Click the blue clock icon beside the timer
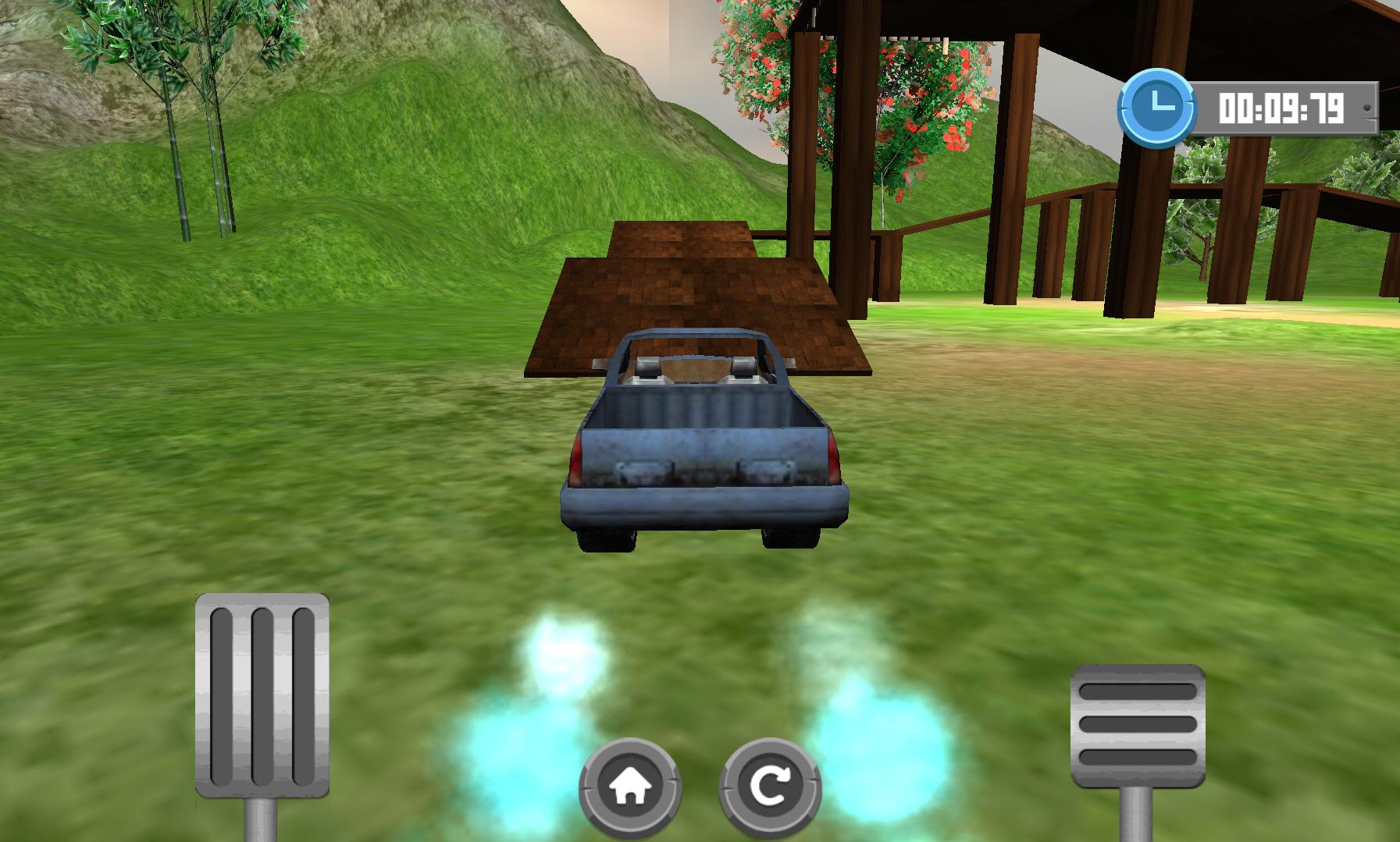The height and width of the screenshot is (842, 1400). [x=1159, y=105]
